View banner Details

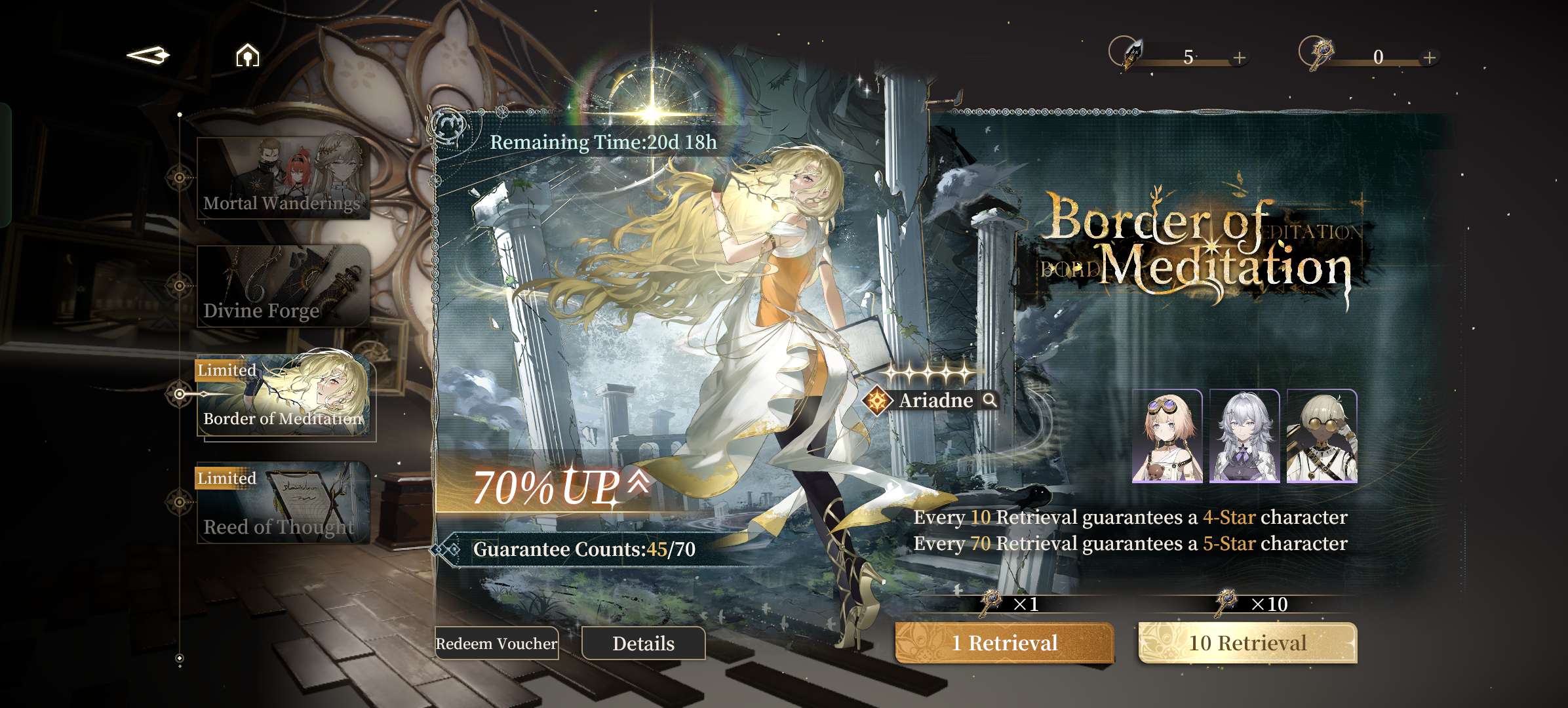point(643,643)
